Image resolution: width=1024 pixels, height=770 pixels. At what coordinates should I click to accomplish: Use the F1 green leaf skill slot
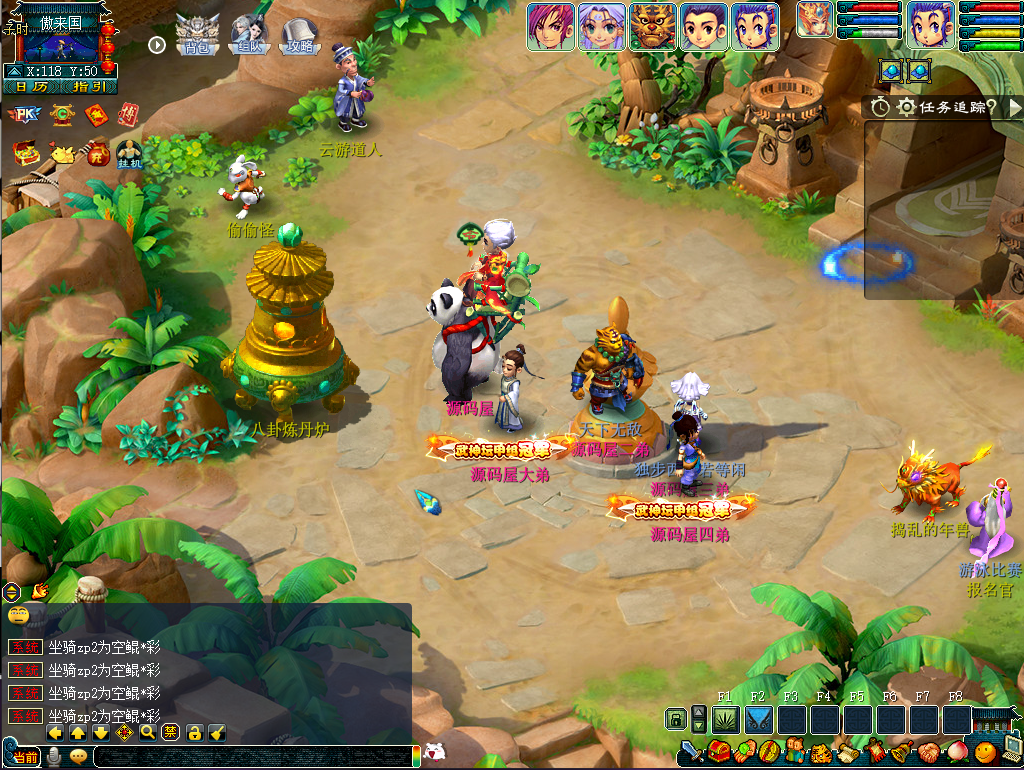point(725,719)
